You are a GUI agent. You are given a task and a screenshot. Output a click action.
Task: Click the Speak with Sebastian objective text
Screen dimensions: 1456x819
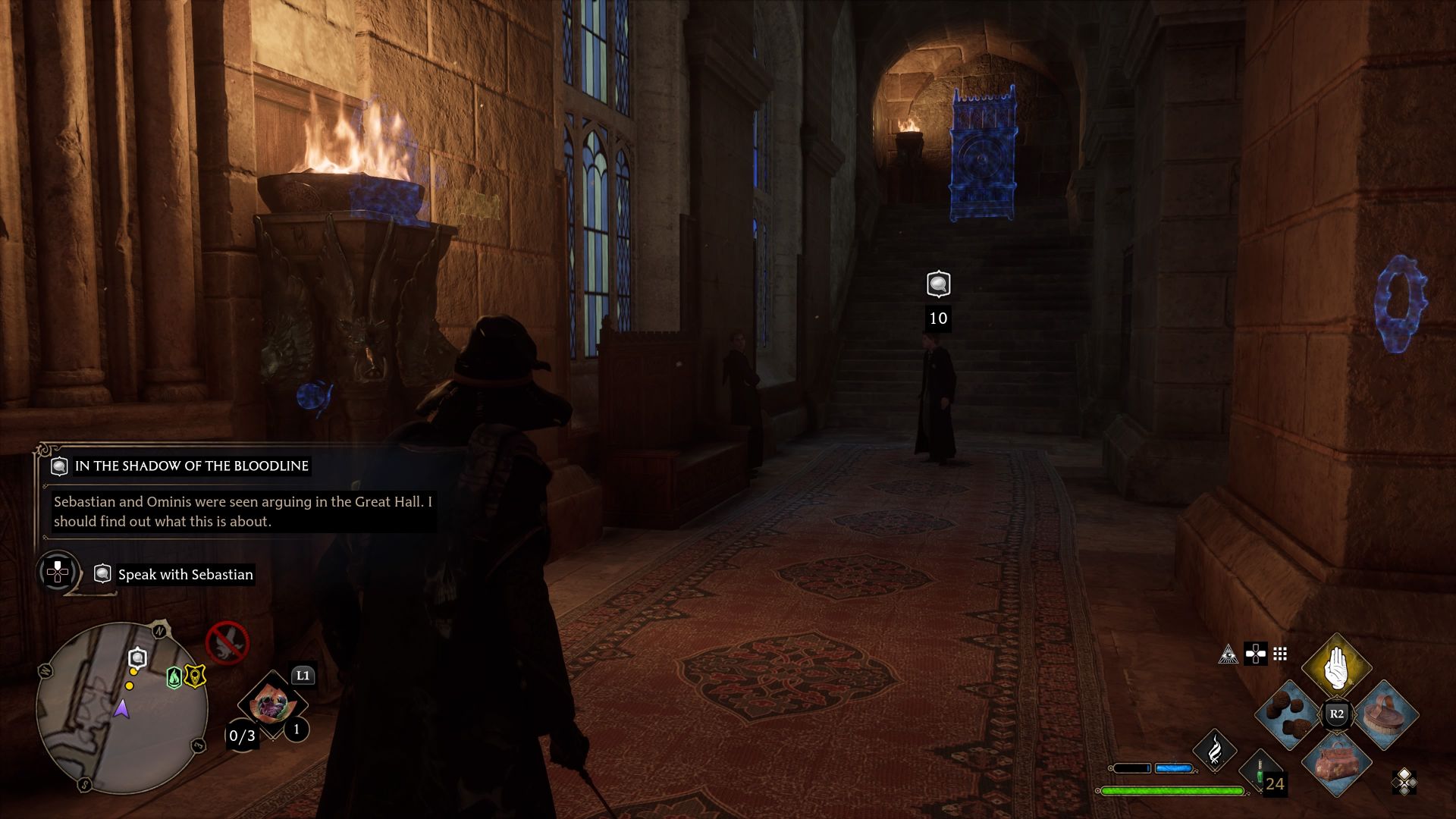(x=184, y=574)
